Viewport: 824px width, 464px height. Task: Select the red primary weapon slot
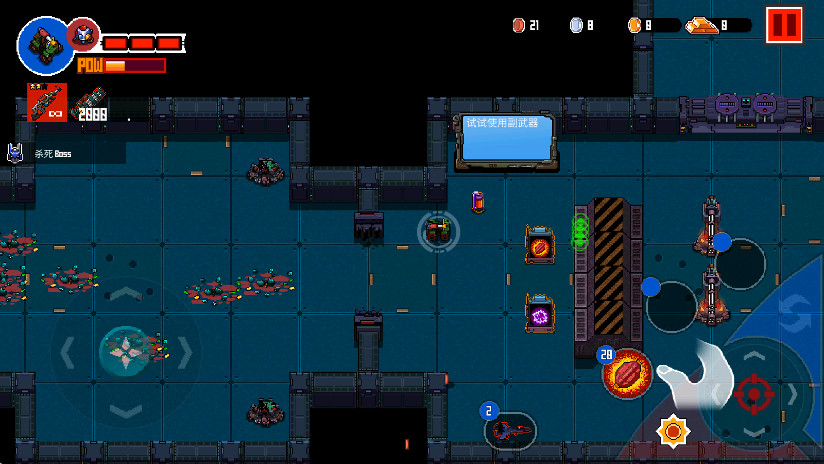(47, 103)
